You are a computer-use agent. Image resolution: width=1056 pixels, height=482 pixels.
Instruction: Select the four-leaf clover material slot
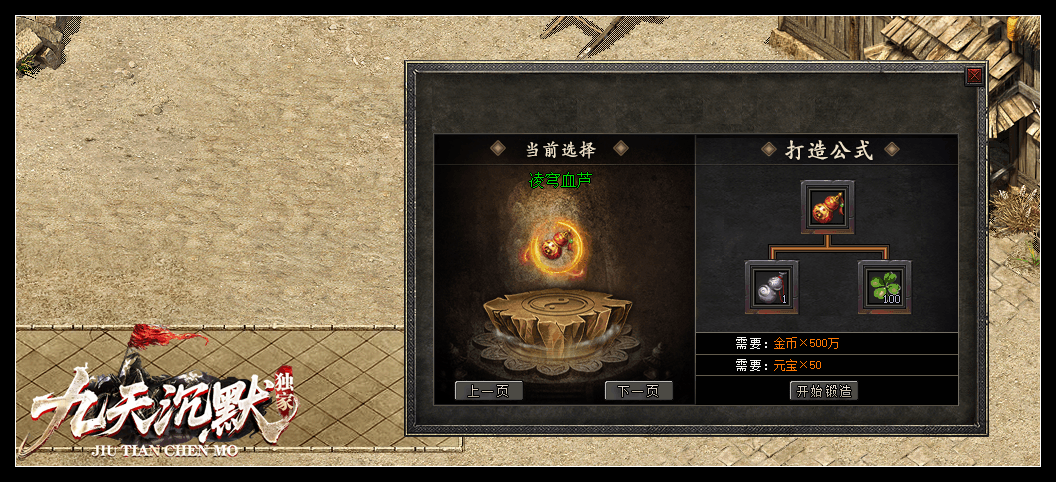coord(884,287)
